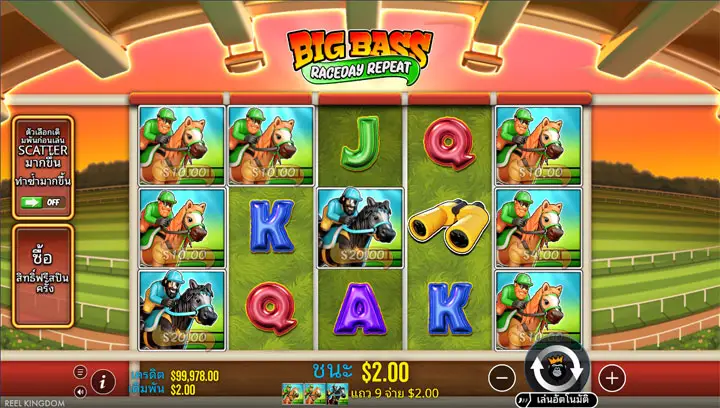Open the game information (i) screen

102,381
